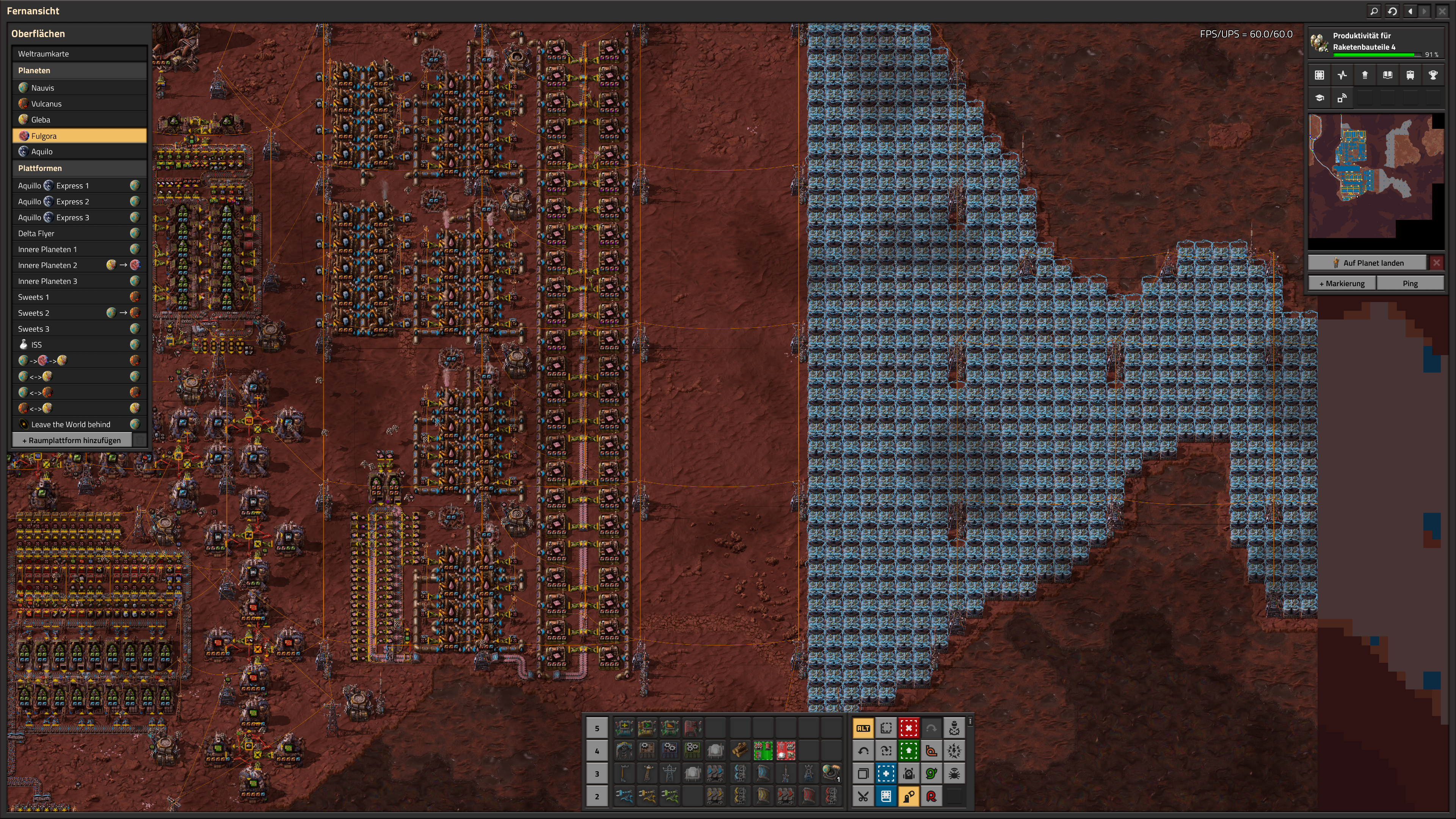Pick the wood logs quickbar slot
Image resolution: width=1456 pixels, height=819 pixels.
coord(740,751)
